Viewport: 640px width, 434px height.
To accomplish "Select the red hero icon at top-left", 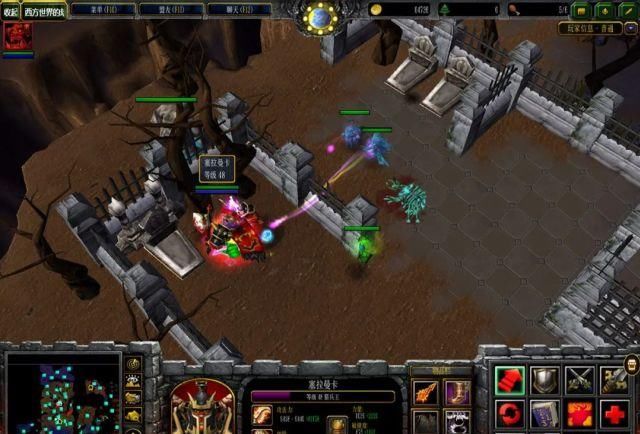I will point(15,37).
